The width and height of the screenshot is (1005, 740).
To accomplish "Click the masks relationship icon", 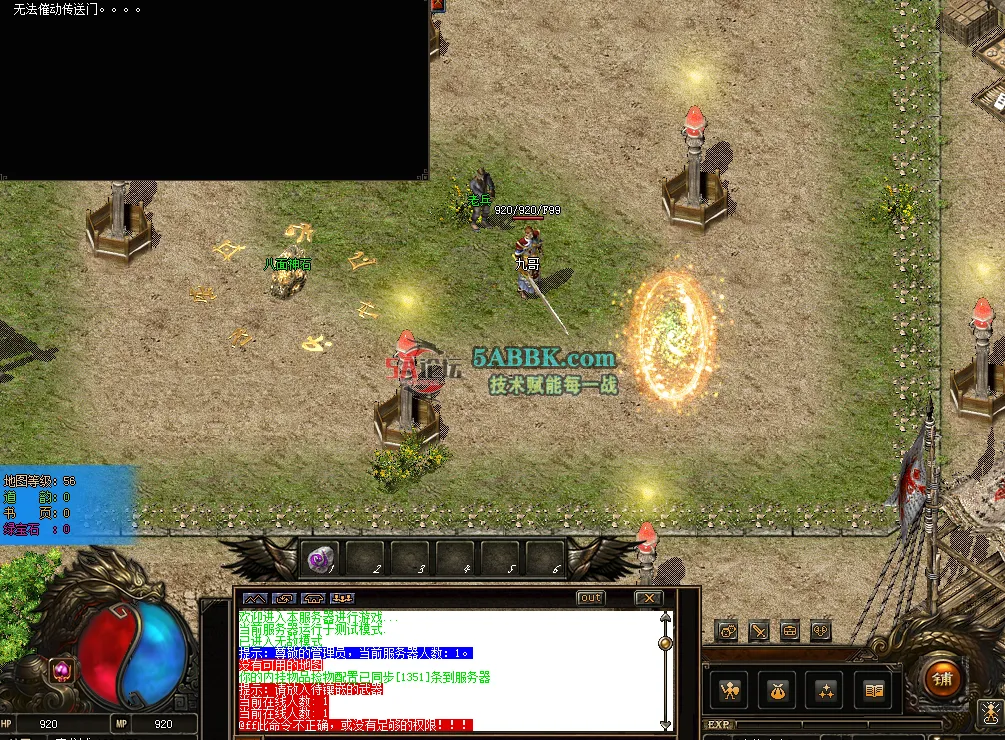I will [821, 631].
